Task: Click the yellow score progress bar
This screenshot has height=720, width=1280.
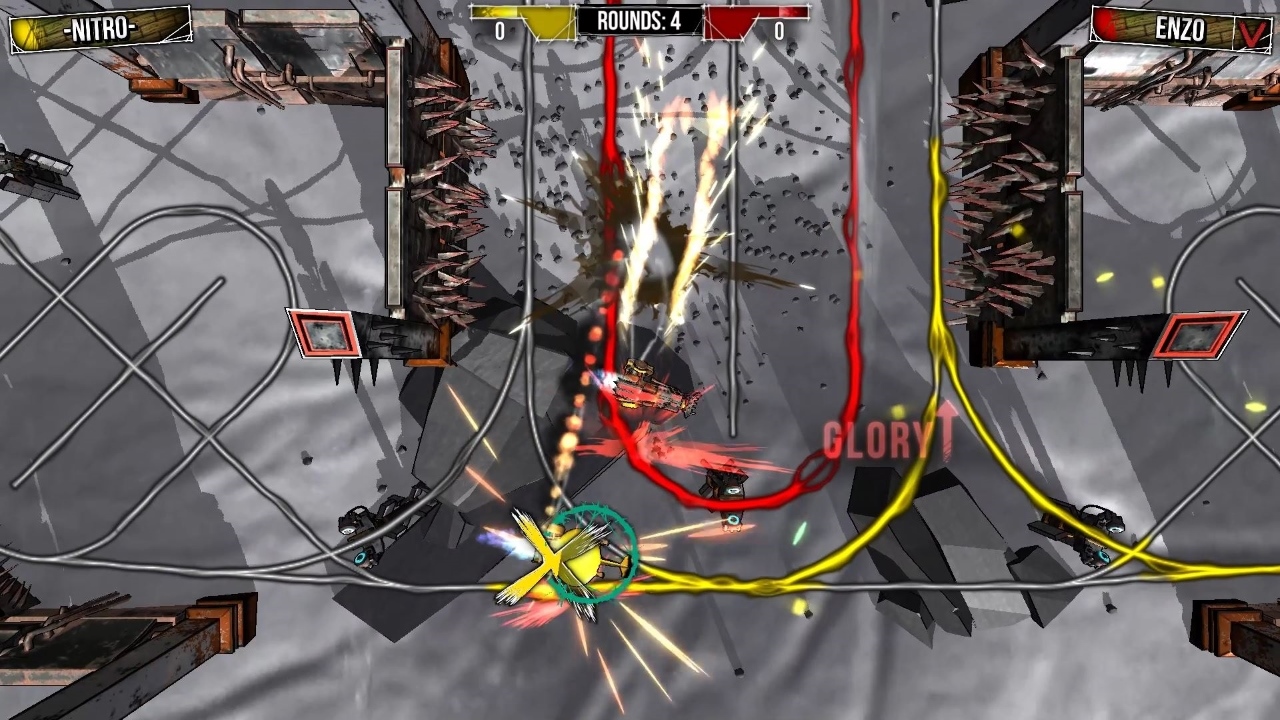Action: coord(510,12)
